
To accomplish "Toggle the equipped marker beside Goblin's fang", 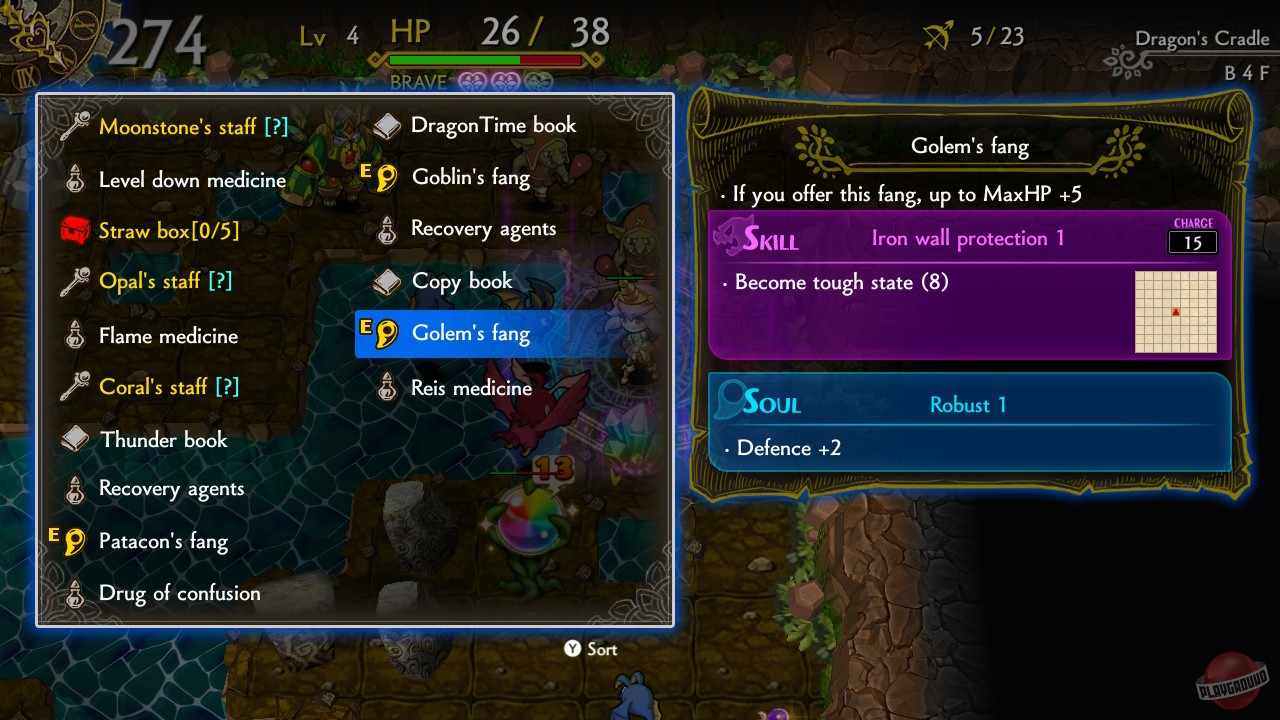I will click(x=366, y=172).
